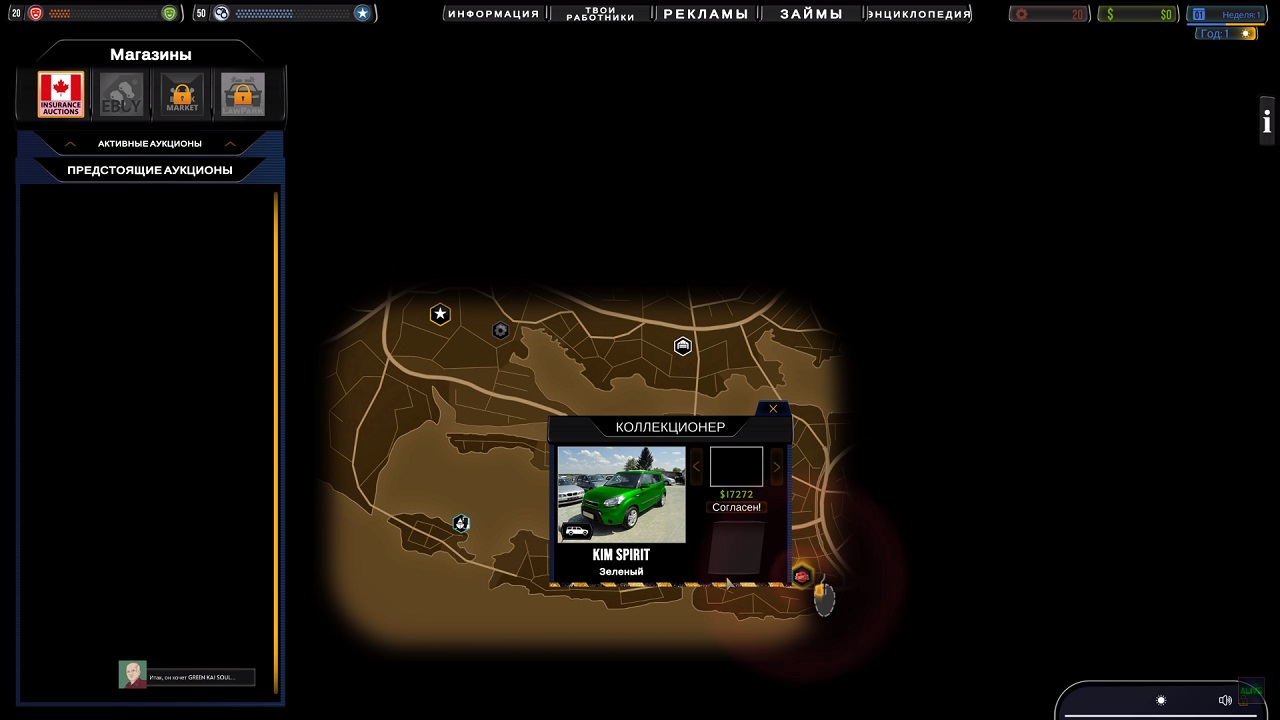Select the garage marker on the map

click(683, 346)
